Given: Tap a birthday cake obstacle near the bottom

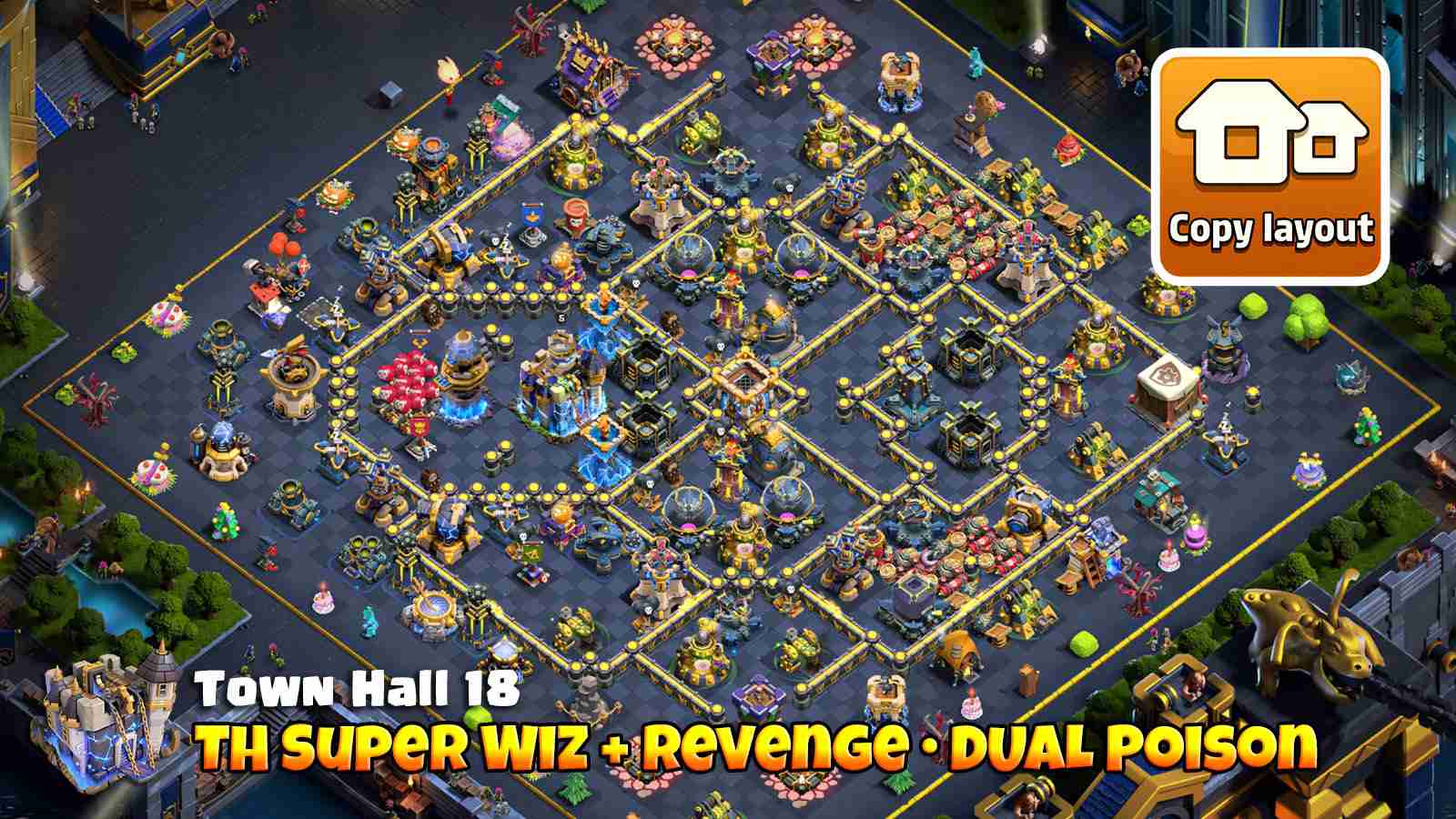Looking at the screenshot, I should point(323,601).
